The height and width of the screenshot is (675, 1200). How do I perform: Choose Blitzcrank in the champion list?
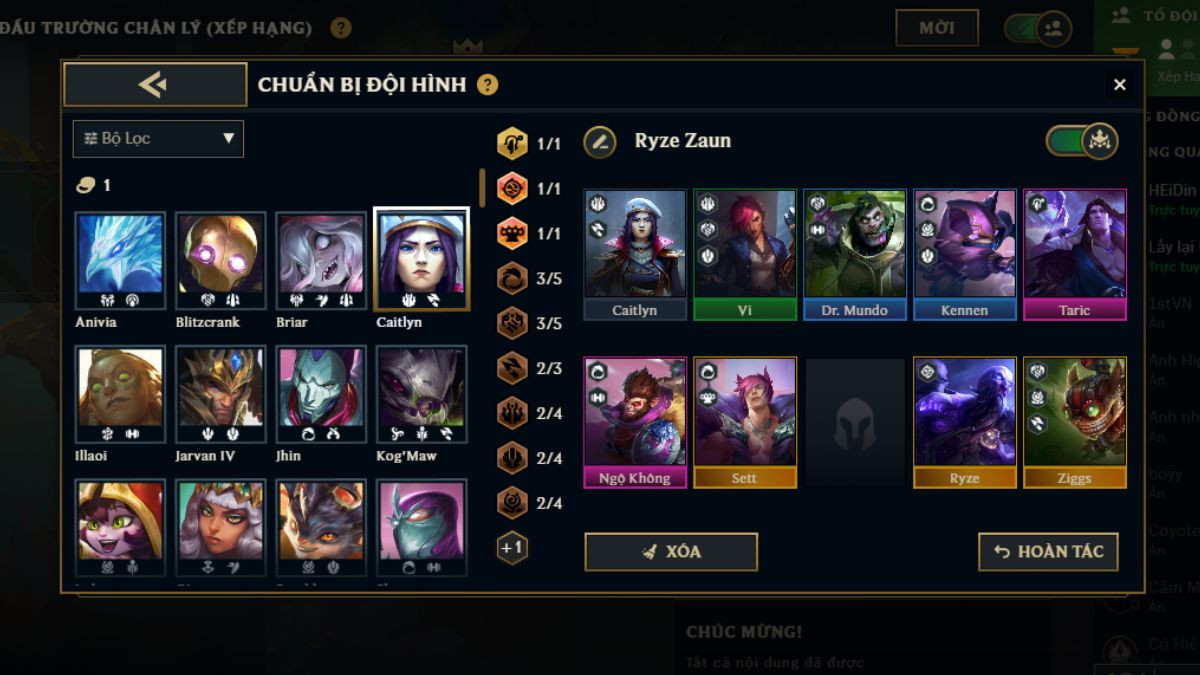pos(221,260)
